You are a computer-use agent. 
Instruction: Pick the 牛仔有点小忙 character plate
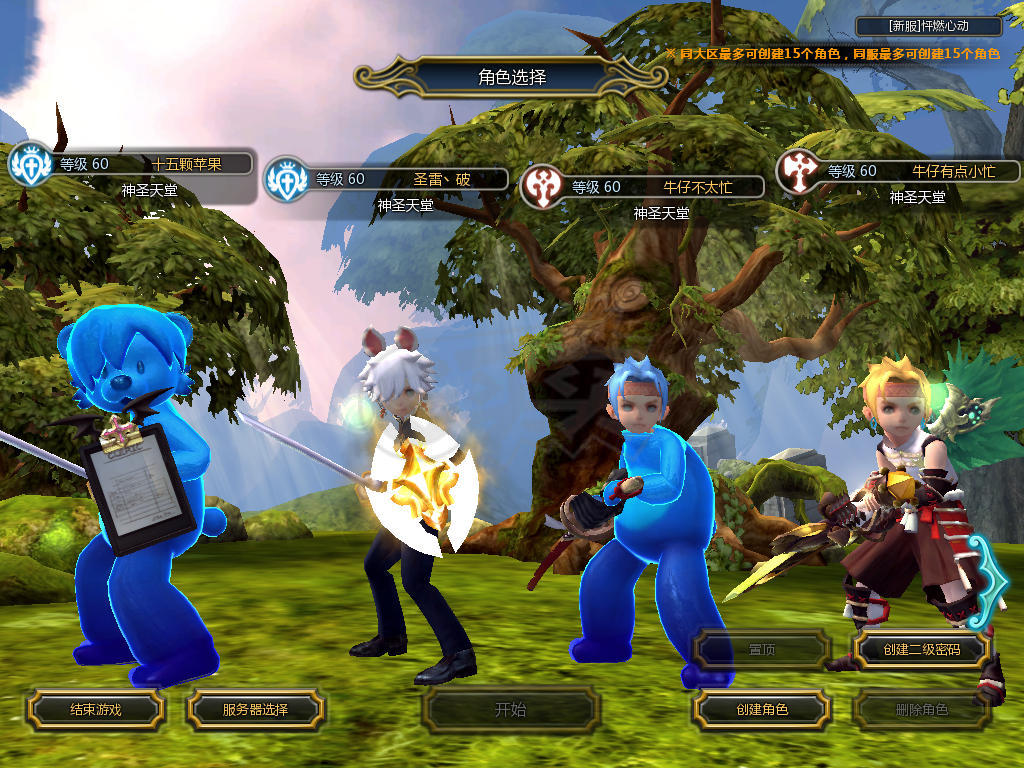click(915, 171)
